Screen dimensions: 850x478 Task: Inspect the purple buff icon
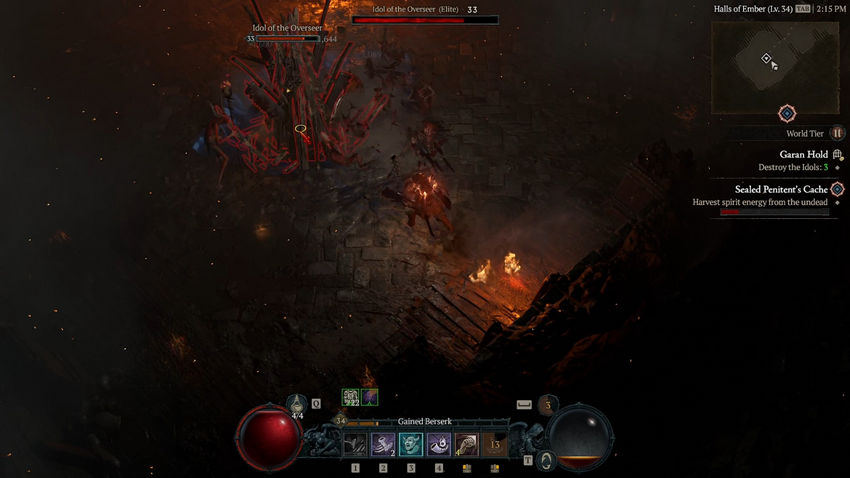pyautogui.click(x=370, y=397)
